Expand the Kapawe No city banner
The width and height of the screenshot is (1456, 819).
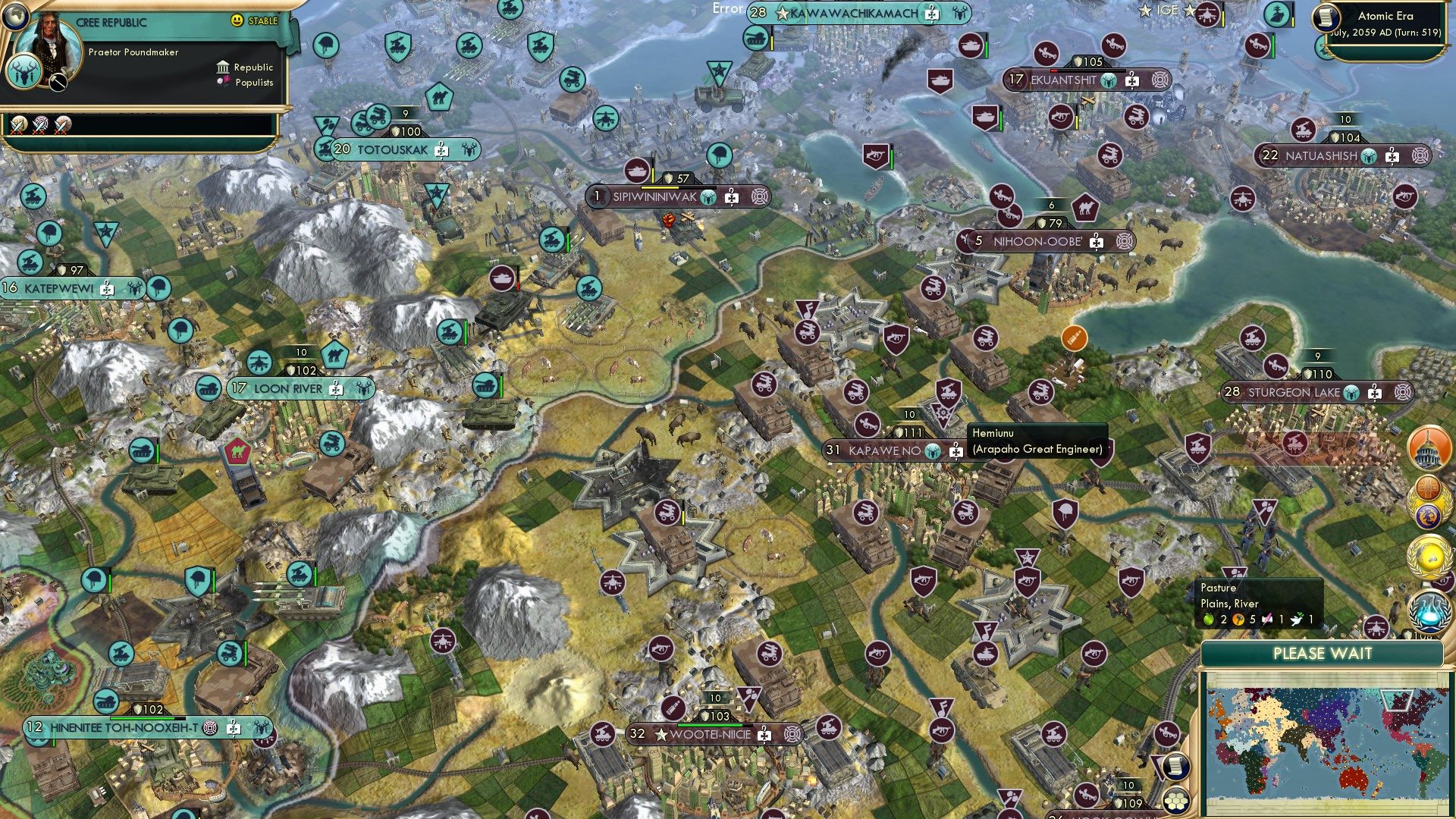(887, 450)
